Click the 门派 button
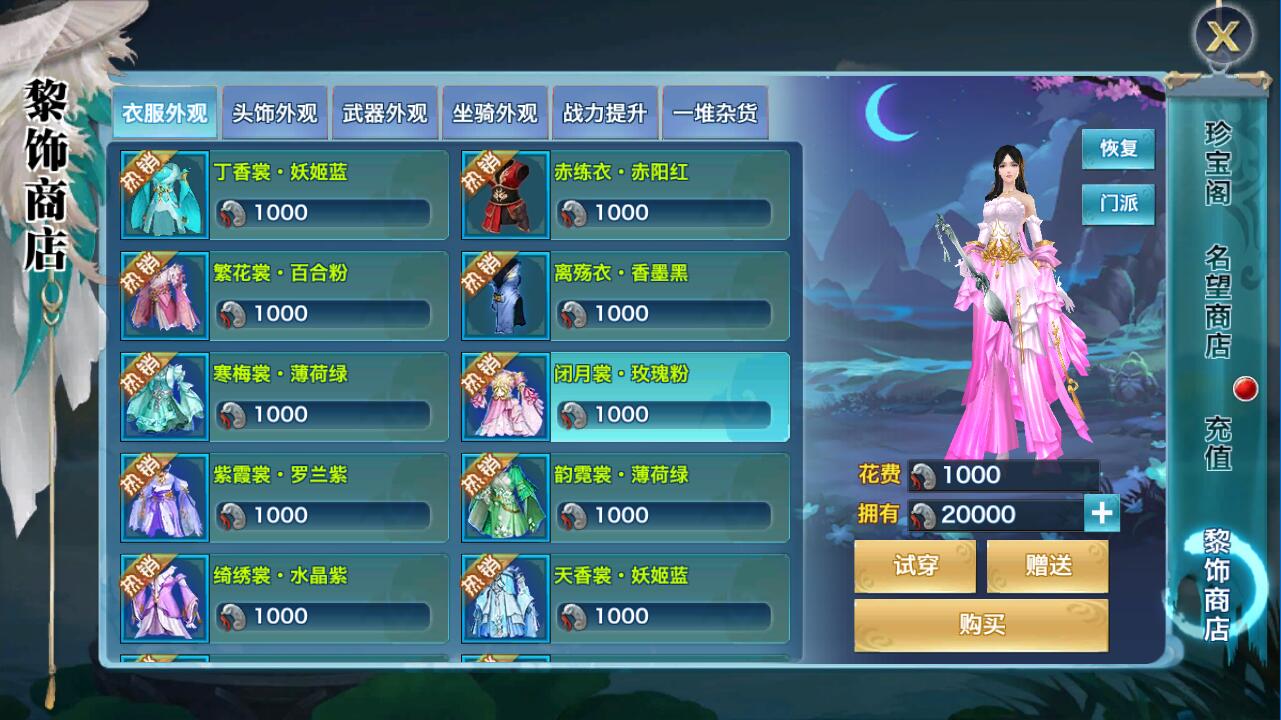 click(x=1118, y=204)
